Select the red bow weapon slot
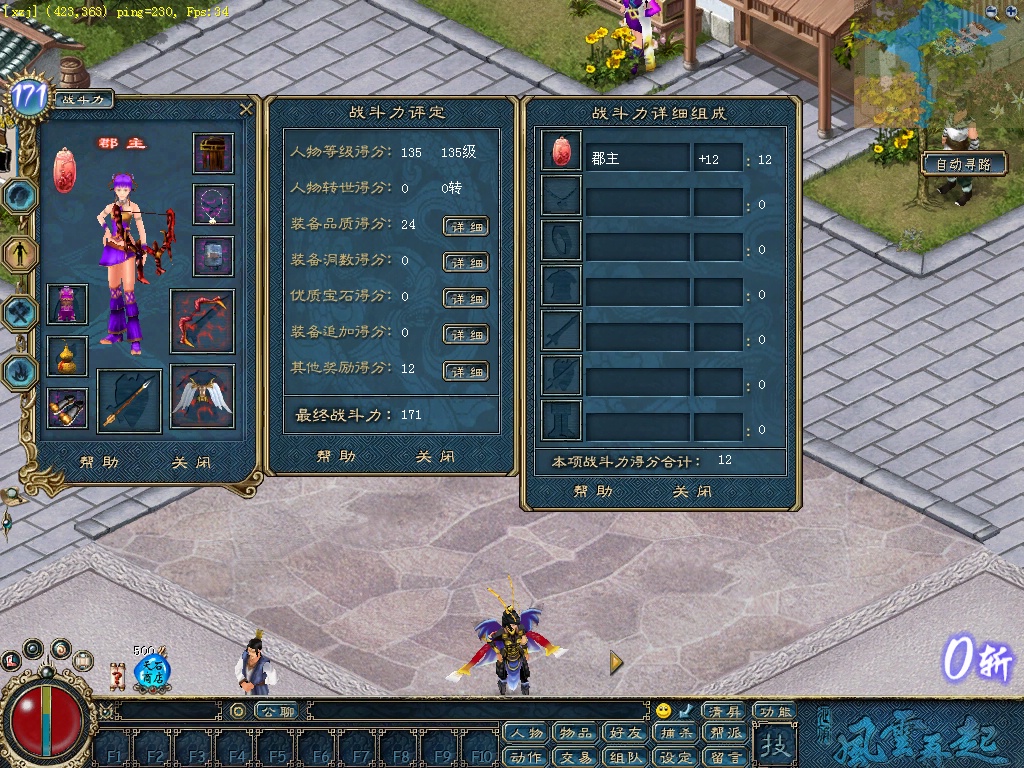1024x768 pixels. coord(202,321)
